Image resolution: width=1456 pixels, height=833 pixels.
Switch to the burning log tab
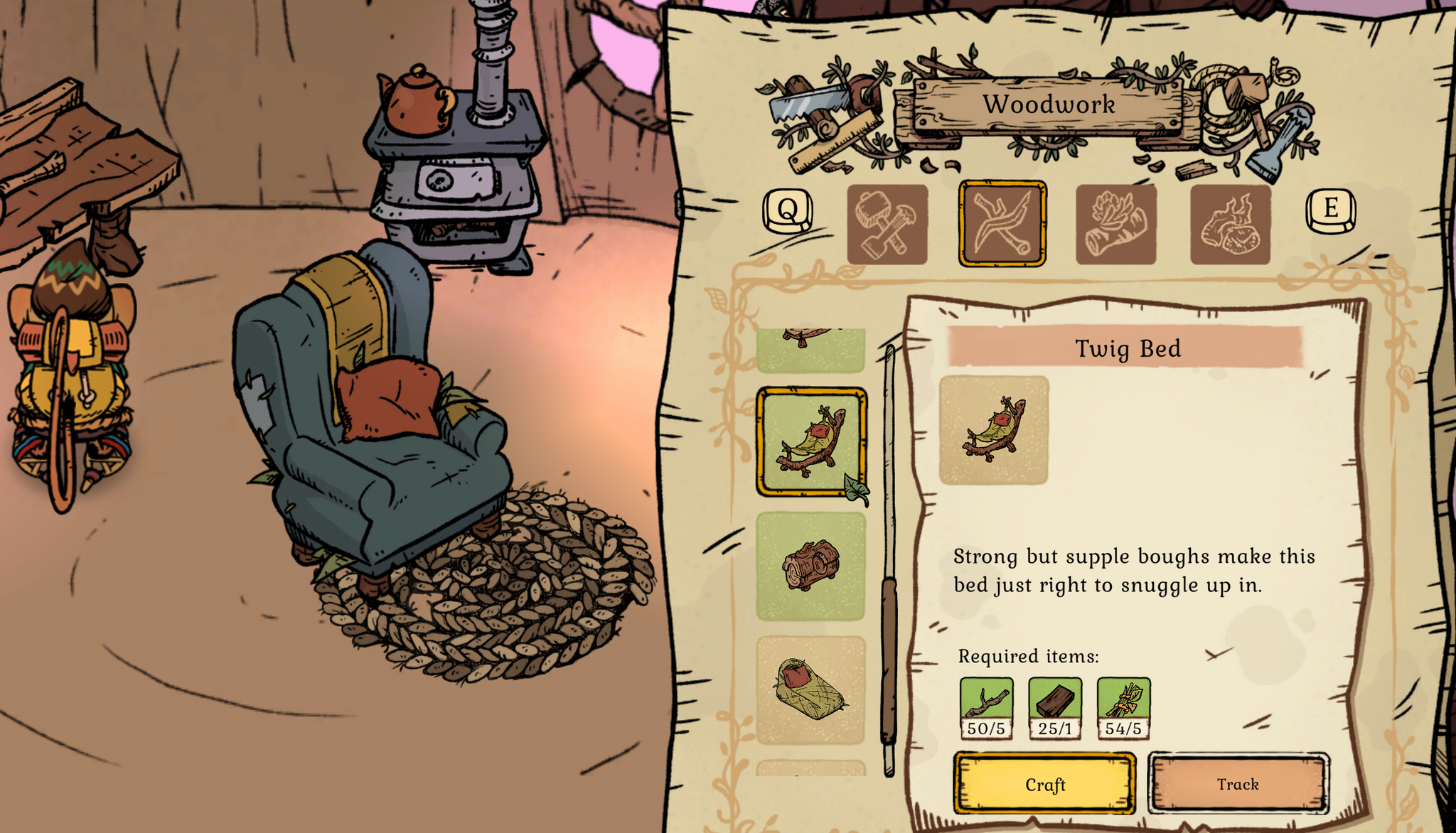(x=1230, y=225)
